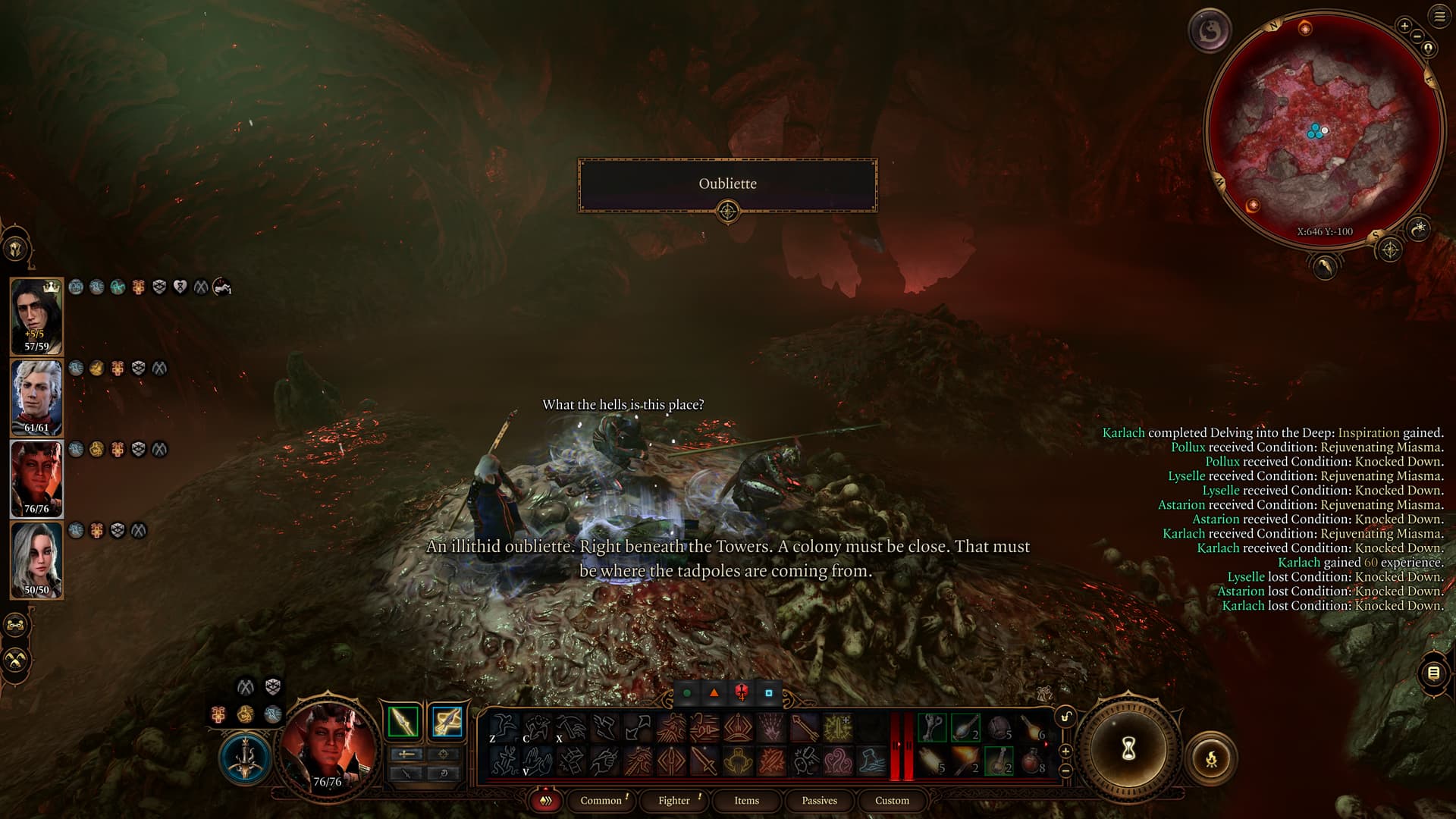The height and width of the screenshot is (819, 1456).
Task: Choose the white-haired woman's portrait with 50/50 HP
Action: 36,560
